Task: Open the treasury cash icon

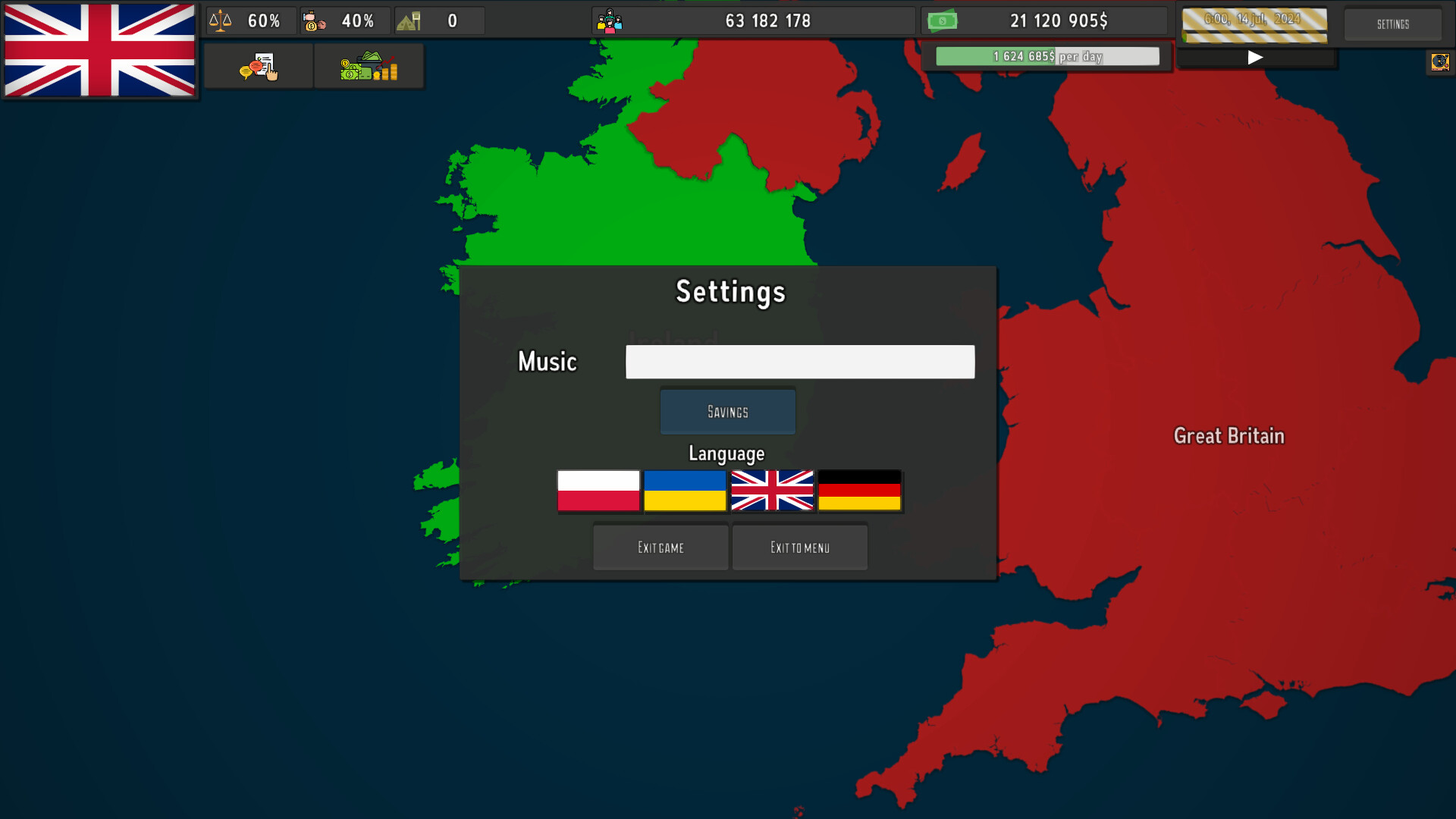Action: (943, 20)
